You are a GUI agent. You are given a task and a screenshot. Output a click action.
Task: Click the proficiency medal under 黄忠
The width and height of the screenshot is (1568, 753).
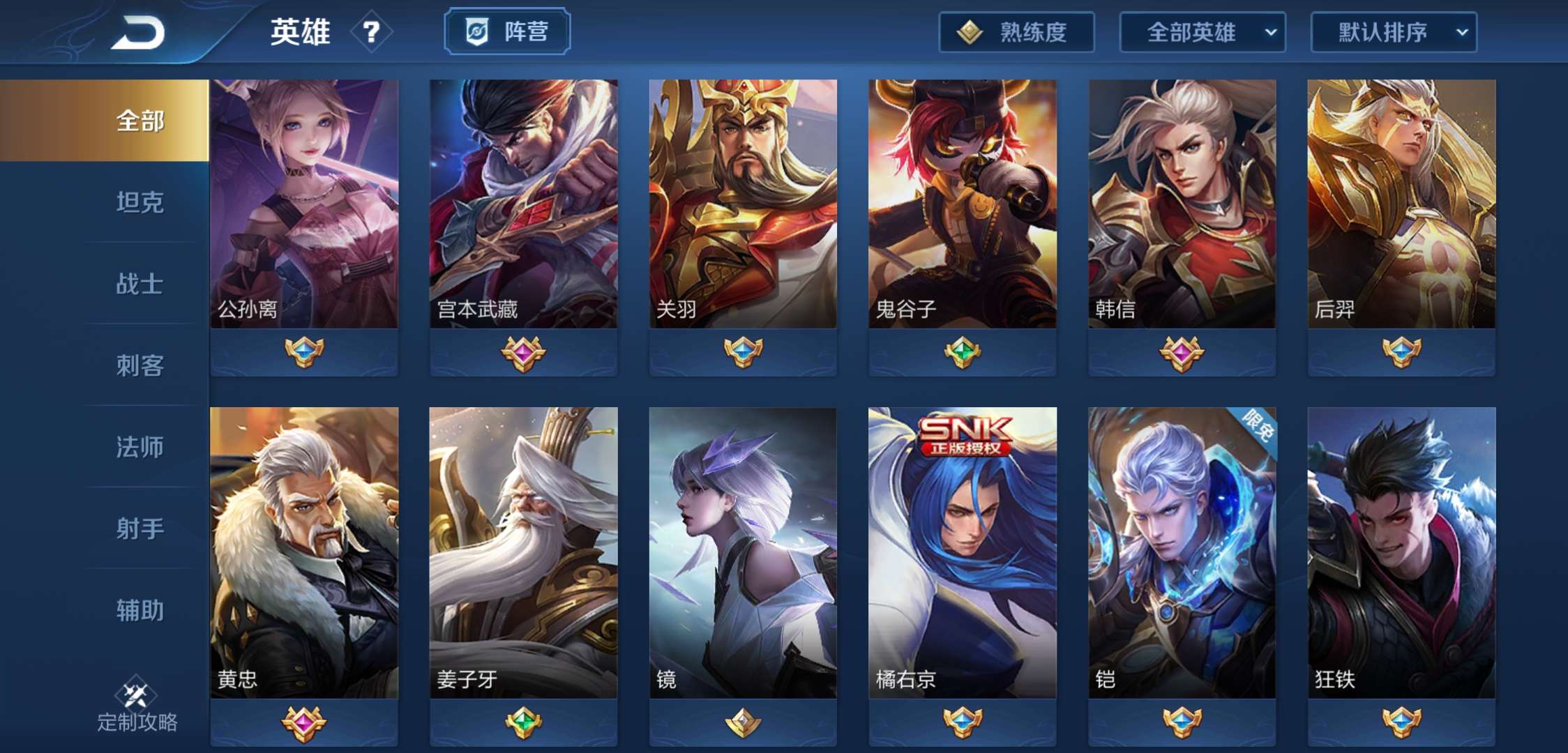(x=304, y=724)
